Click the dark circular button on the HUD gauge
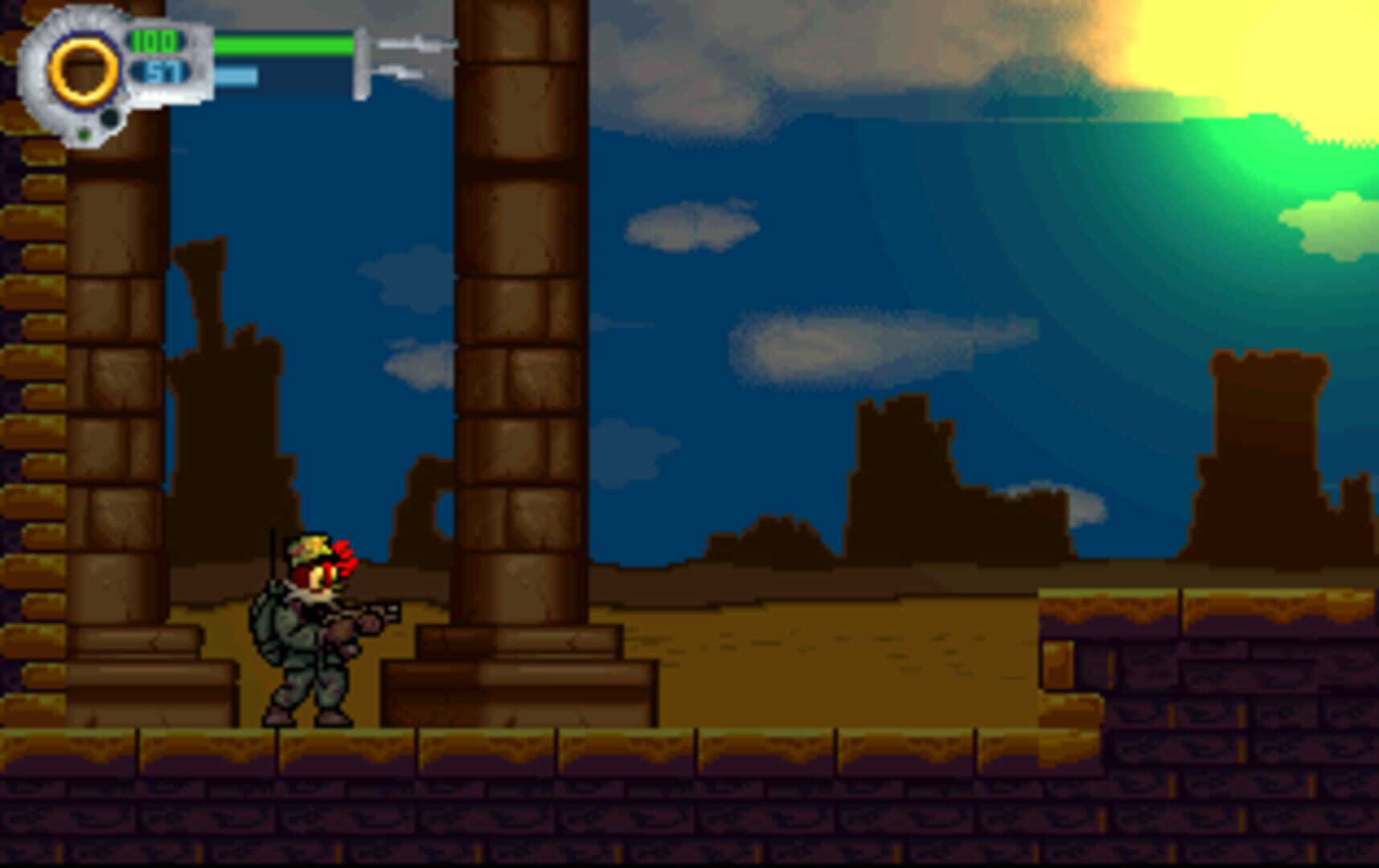Image resolution: width=1379 pixels, height=868 pixels. [x=109, y=117]
